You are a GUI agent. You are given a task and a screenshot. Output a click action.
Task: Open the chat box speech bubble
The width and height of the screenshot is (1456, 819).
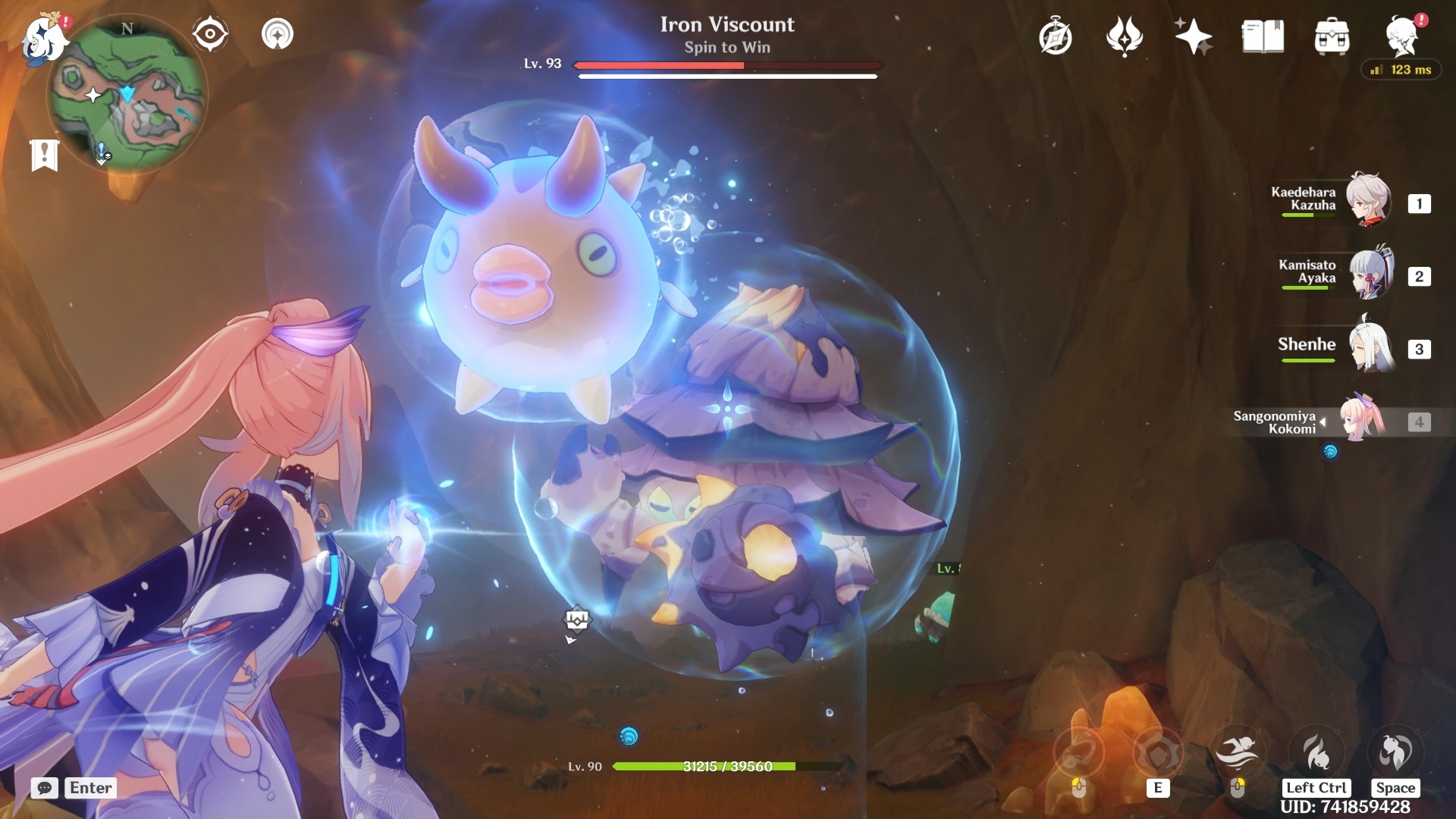45,788
